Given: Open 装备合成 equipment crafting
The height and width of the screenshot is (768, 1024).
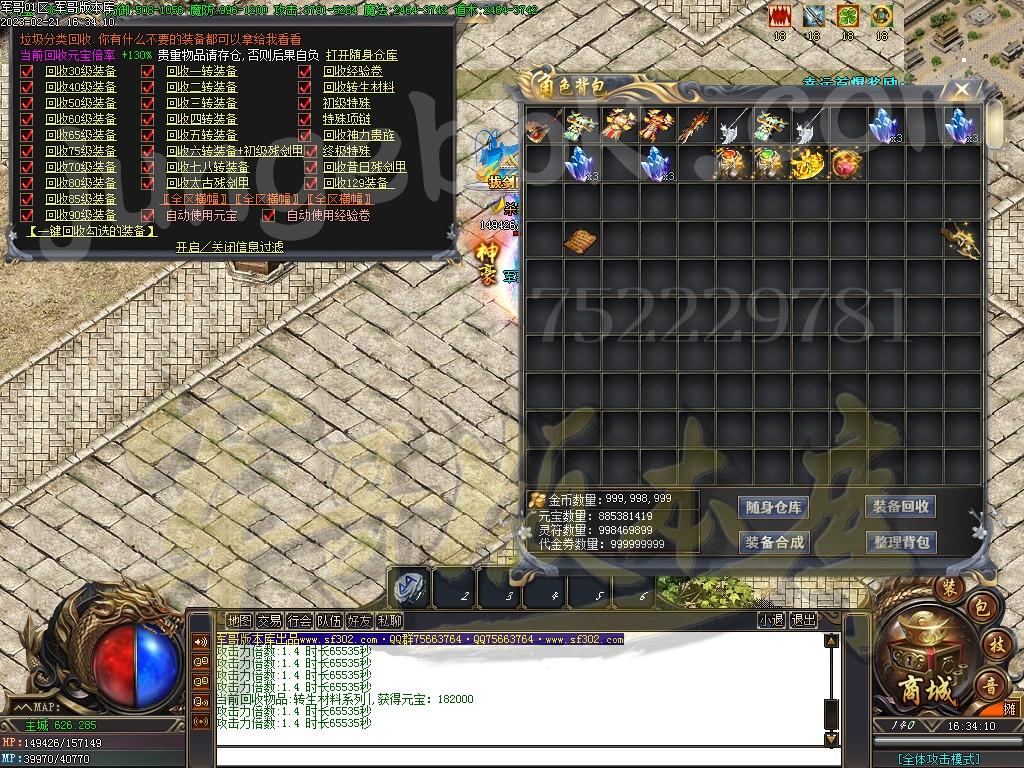Looking at the screenshot, I should pos(774,542).
